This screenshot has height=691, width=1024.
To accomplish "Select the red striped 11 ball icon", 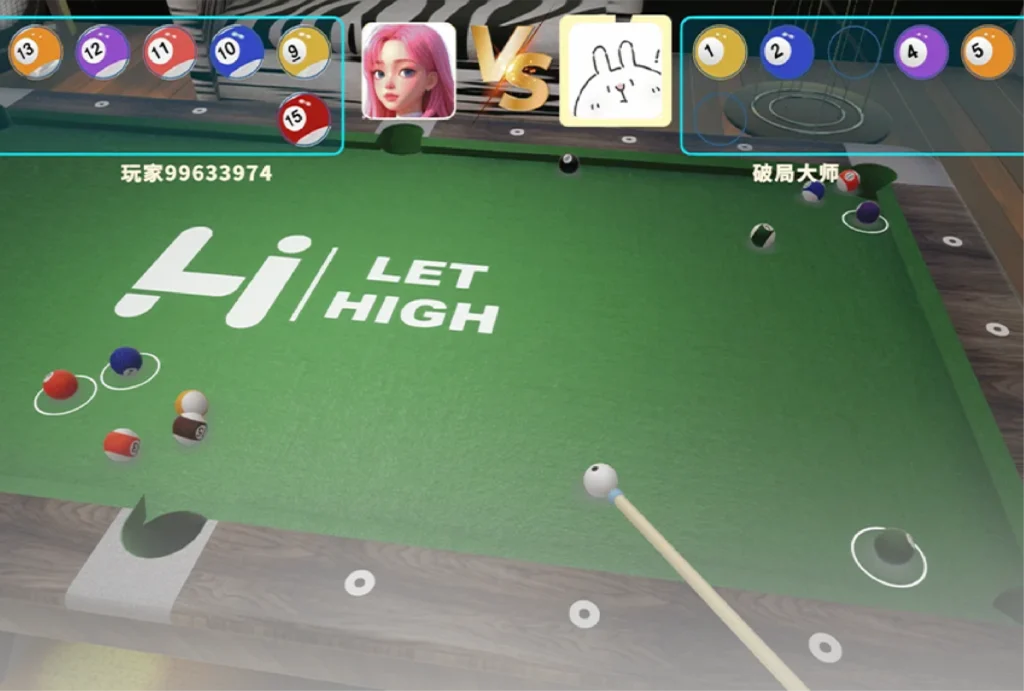I will tap(170, 52).
